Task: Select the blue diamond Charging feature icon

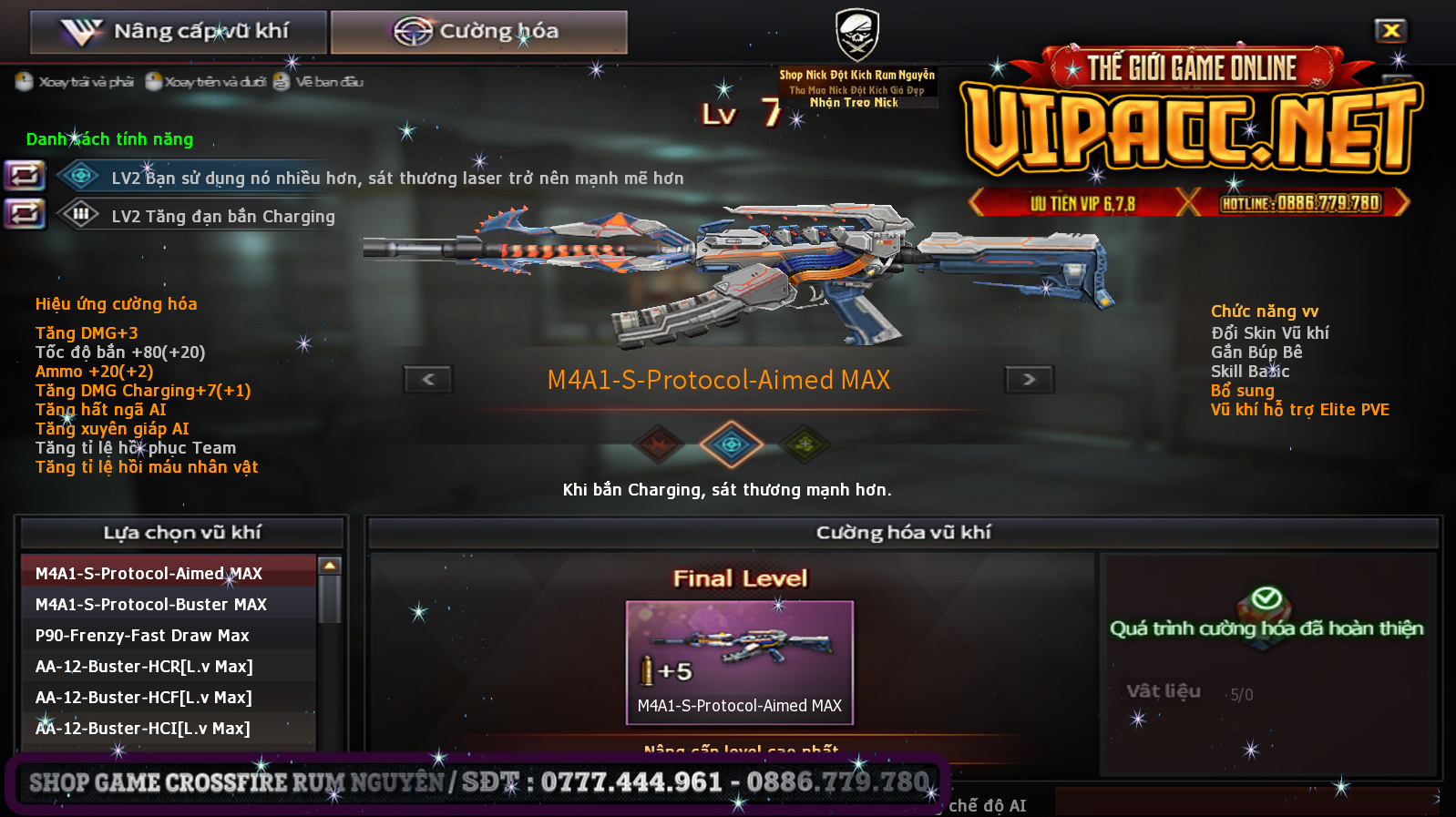Action: (x=730, y=444)
